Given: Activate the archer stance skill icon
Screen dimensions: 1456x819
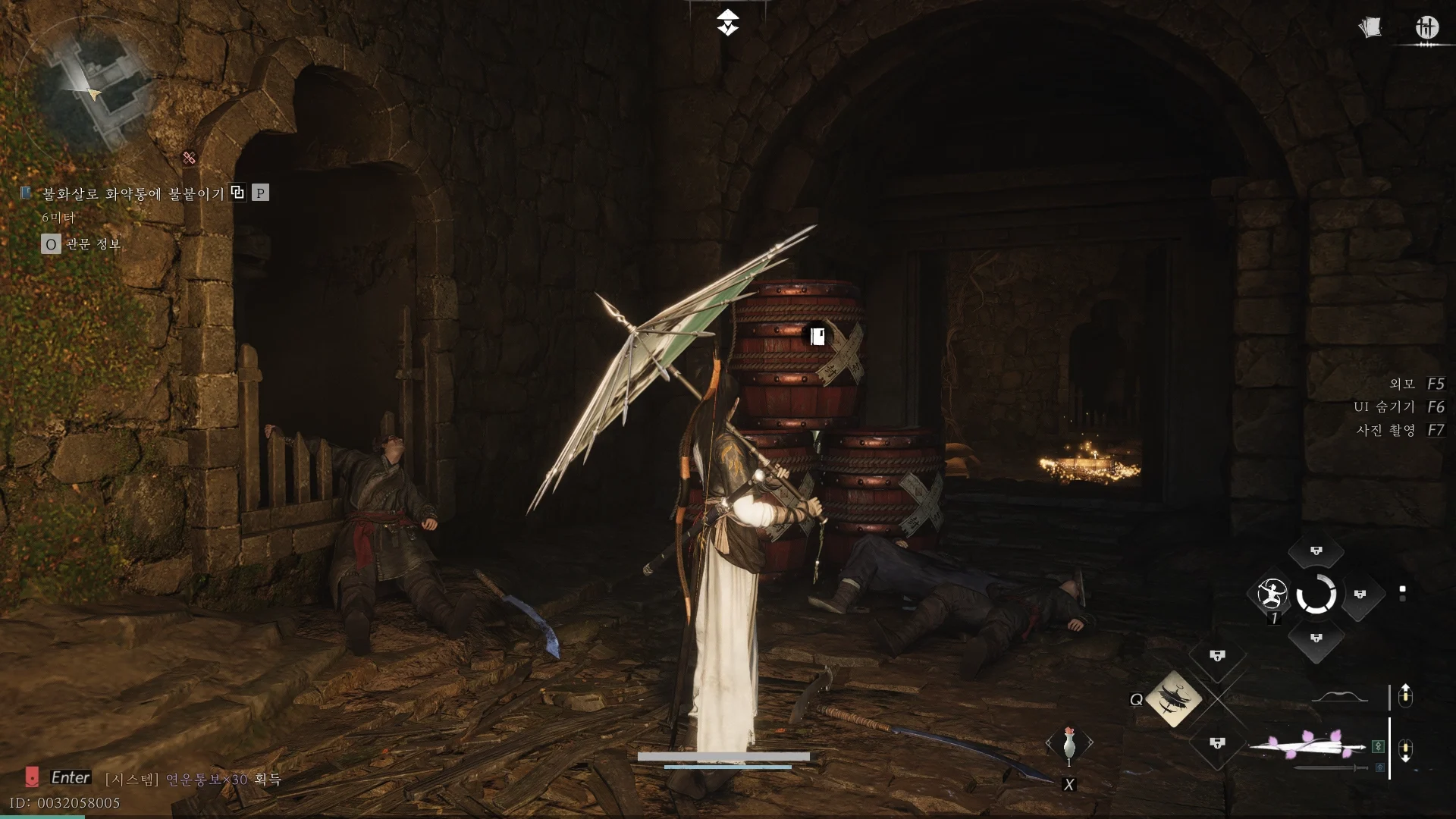Looking at the screenshot, I should pos(1272,593).
